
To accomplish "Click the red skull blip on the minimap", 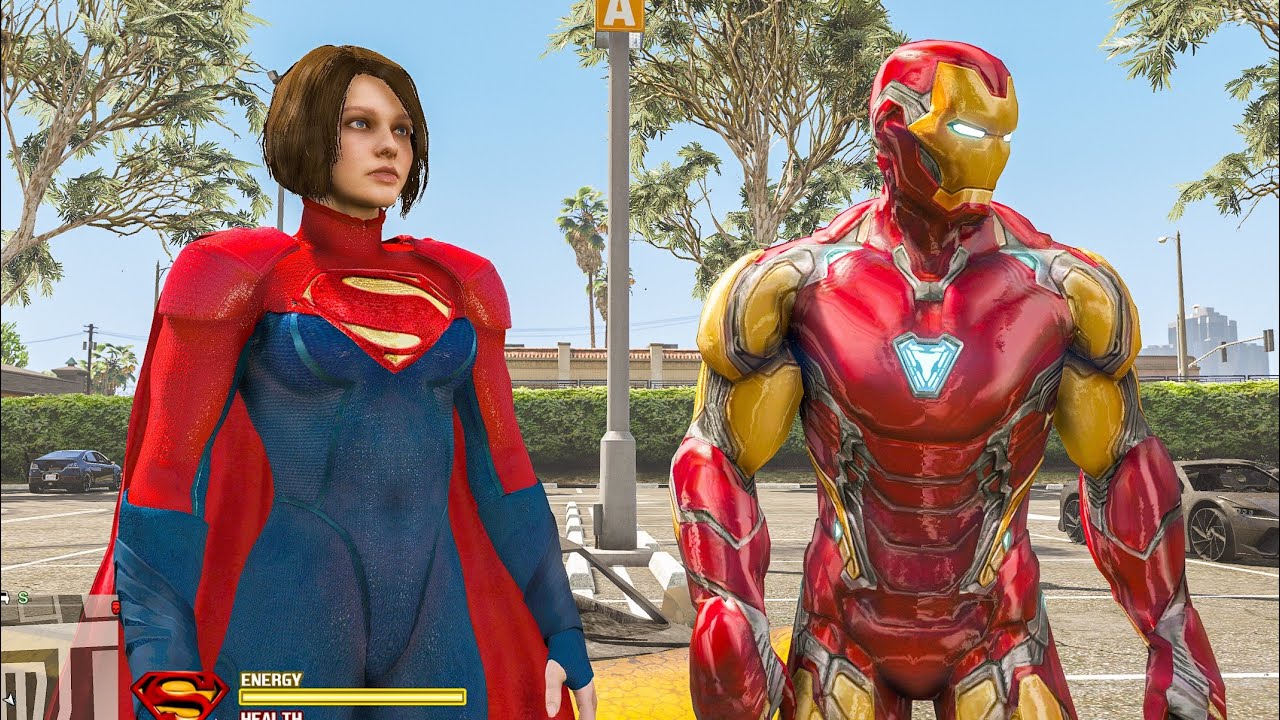I will click(115, 606).
